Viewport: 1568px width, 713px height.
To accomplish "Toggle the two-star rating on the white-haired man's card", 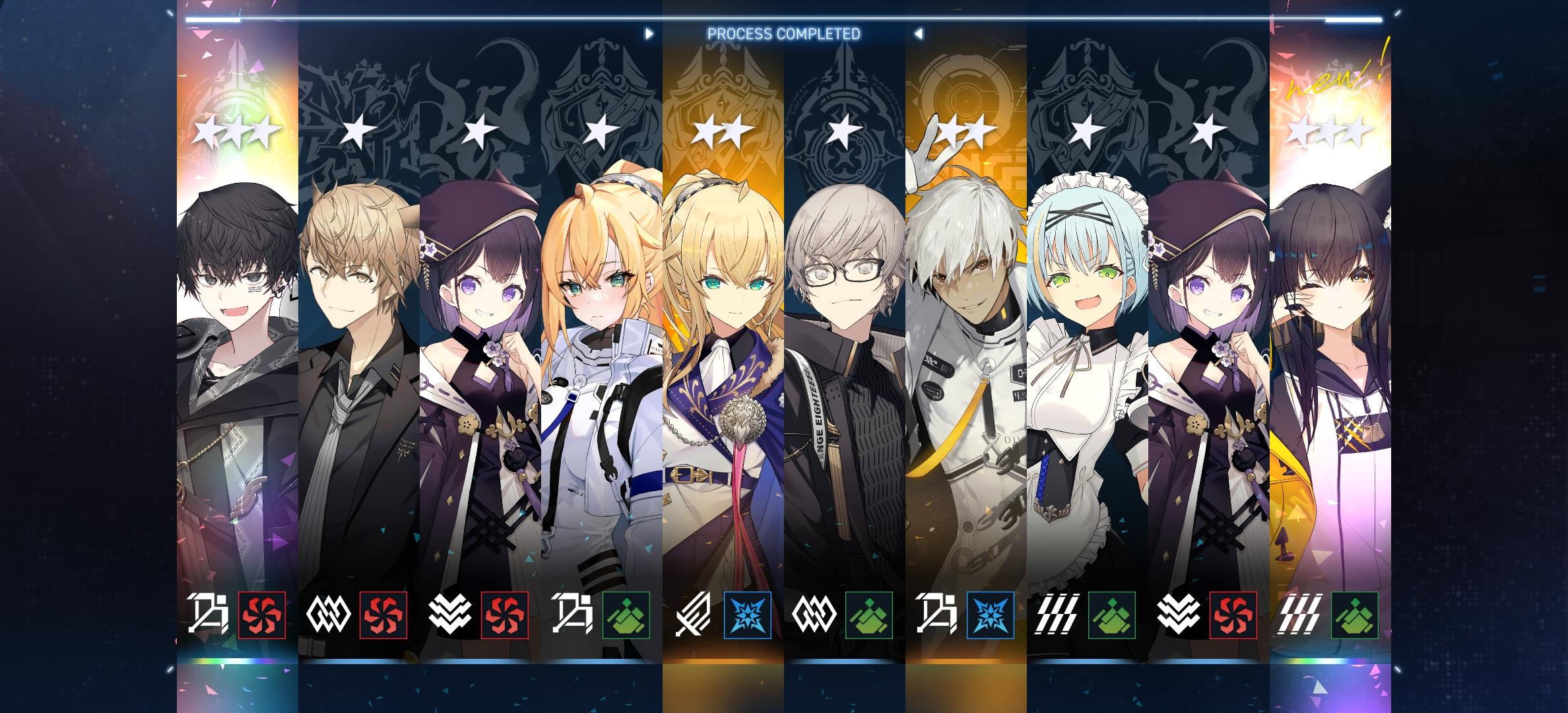I will [967, 132].
